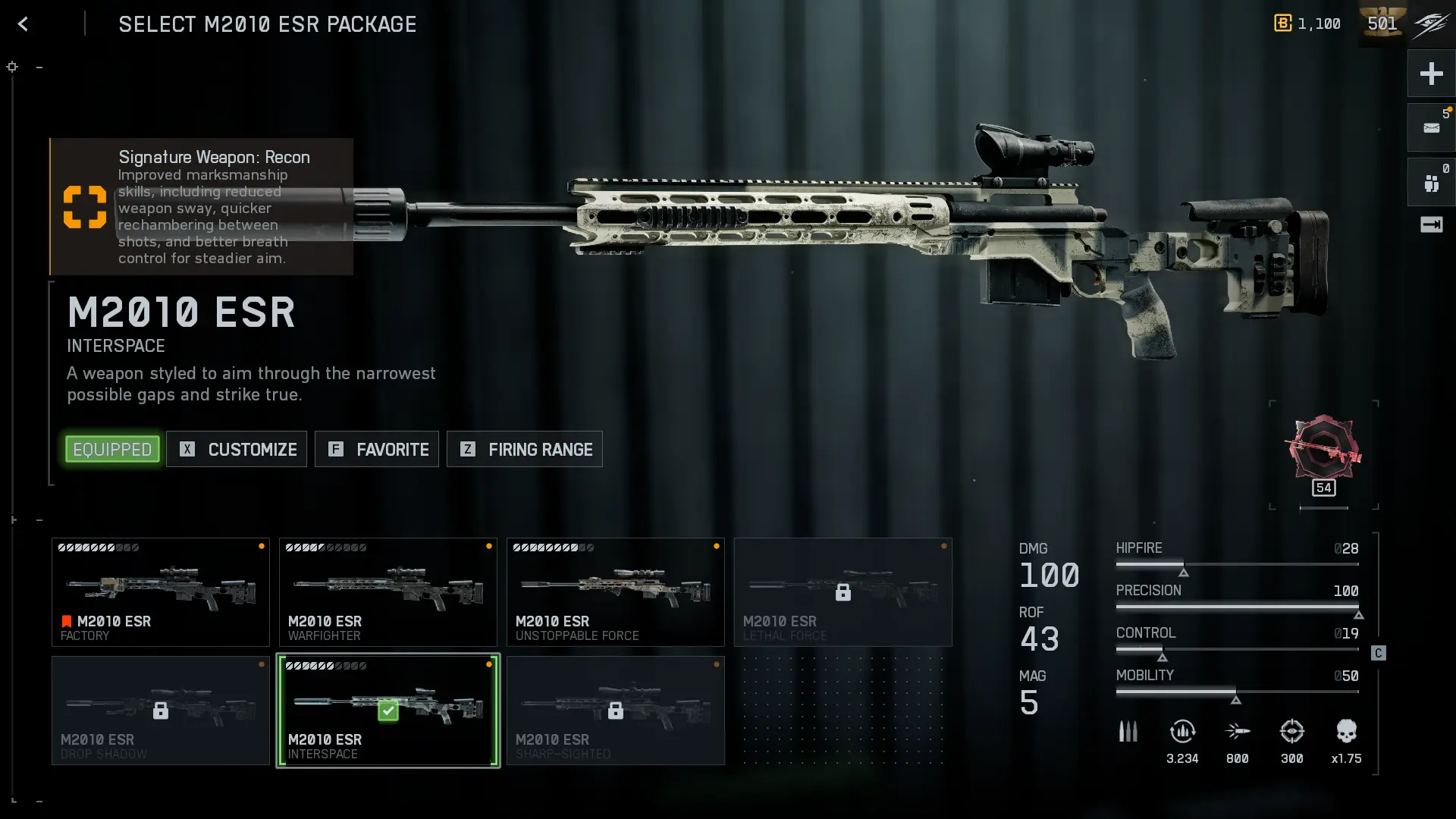The width and height of the screenshot is (1456, 819).
Task: Click the Equipped status button
Action: (112, 449)
